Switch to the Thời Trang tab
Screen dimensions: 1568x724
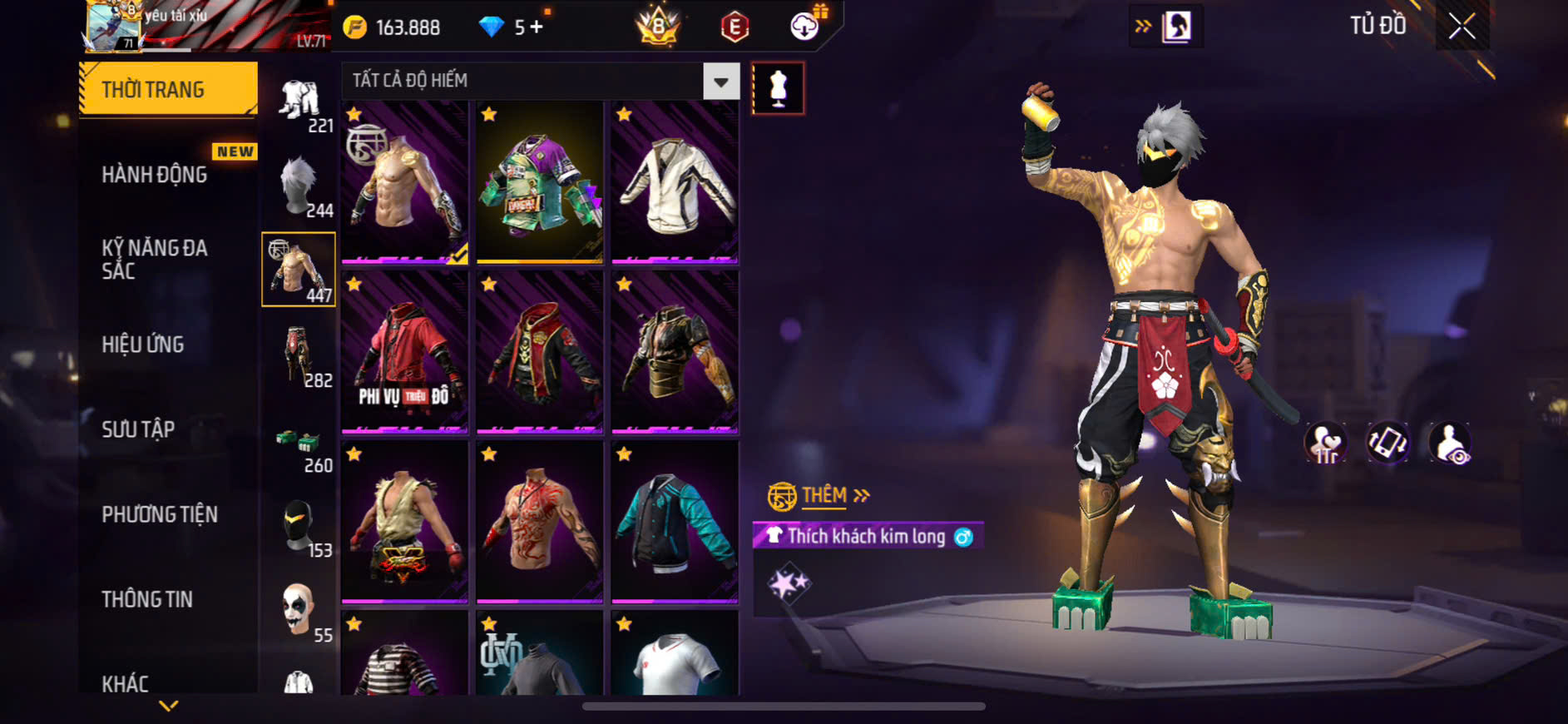pyautogui.click(x=168, y=89)
